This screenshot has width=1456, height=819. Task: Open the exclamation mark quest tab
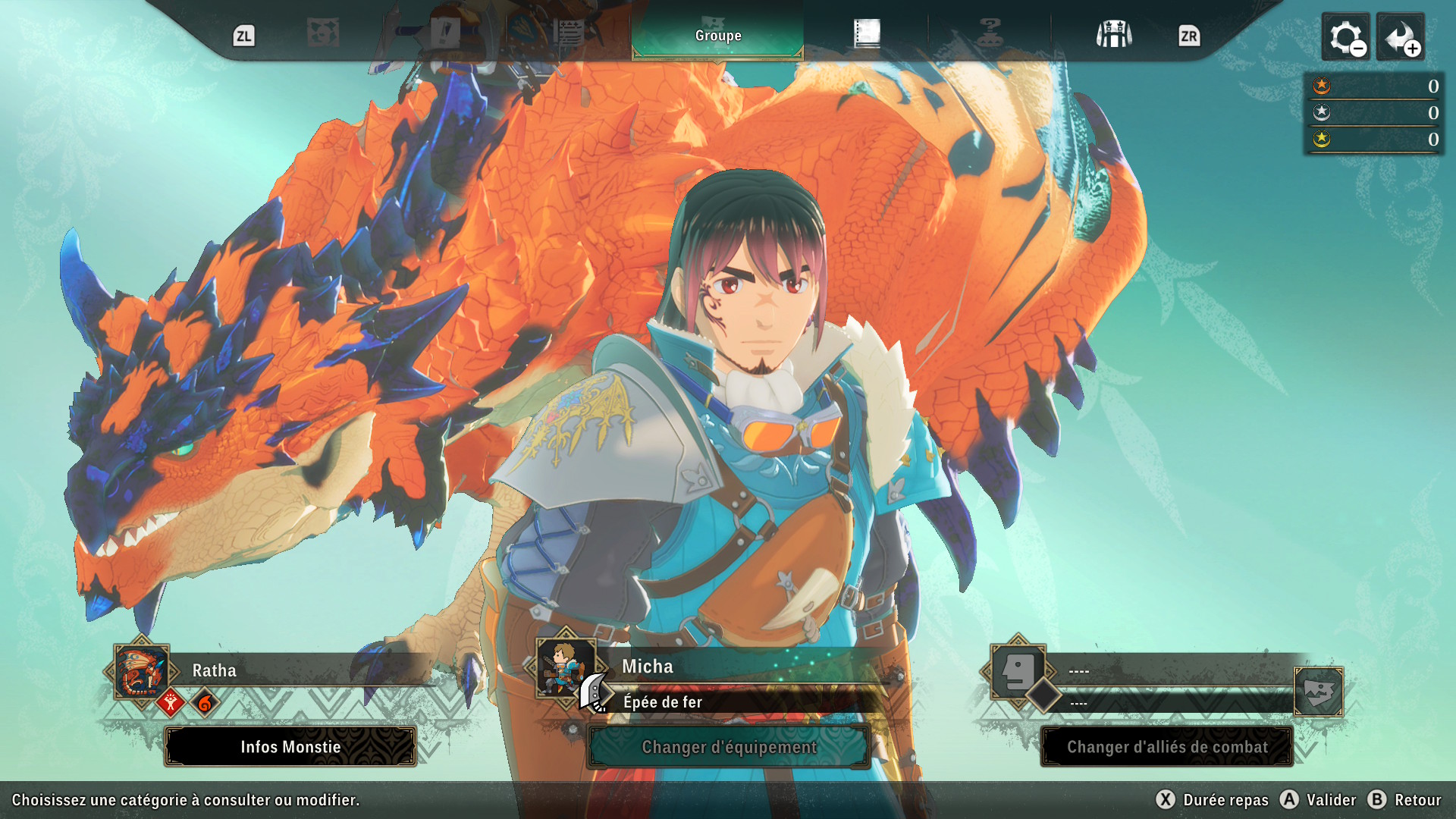coord(445,33)
